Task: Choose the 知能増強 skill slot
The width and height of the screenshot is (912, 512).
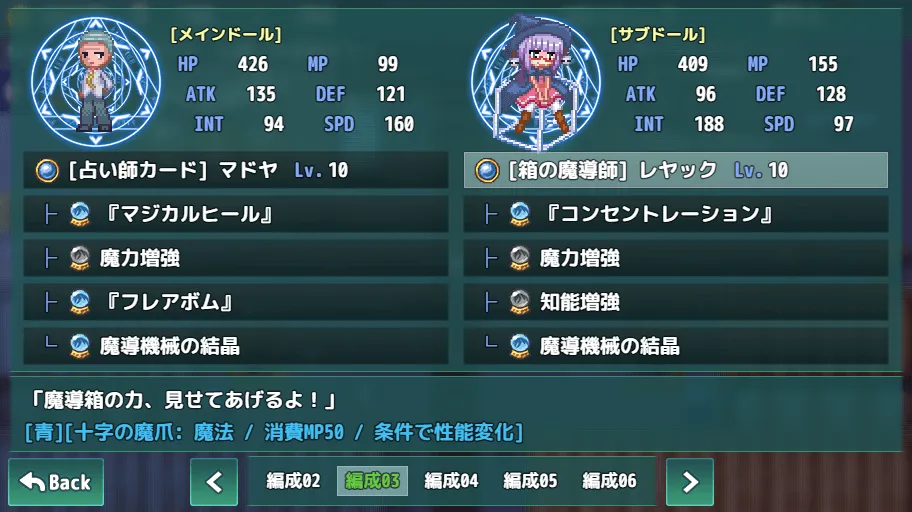Action: click(676, 302)
